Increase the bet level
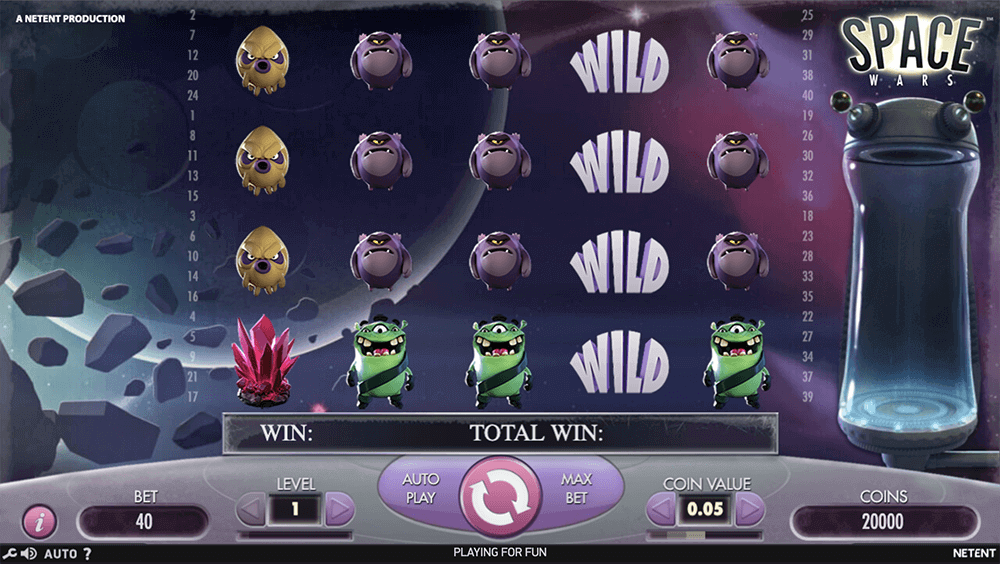 click(340, 510)
